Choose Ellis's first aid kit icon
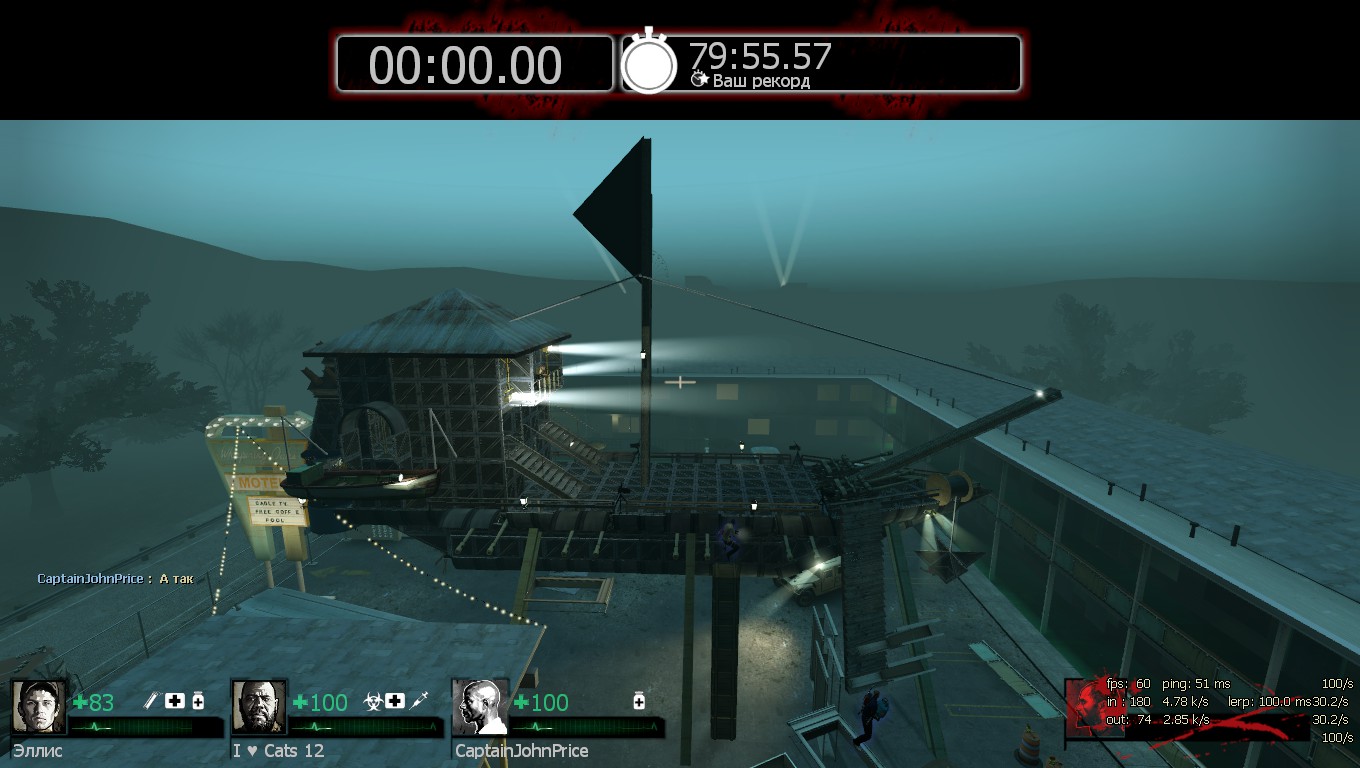The image size is (1360, 768). [175, 700]
